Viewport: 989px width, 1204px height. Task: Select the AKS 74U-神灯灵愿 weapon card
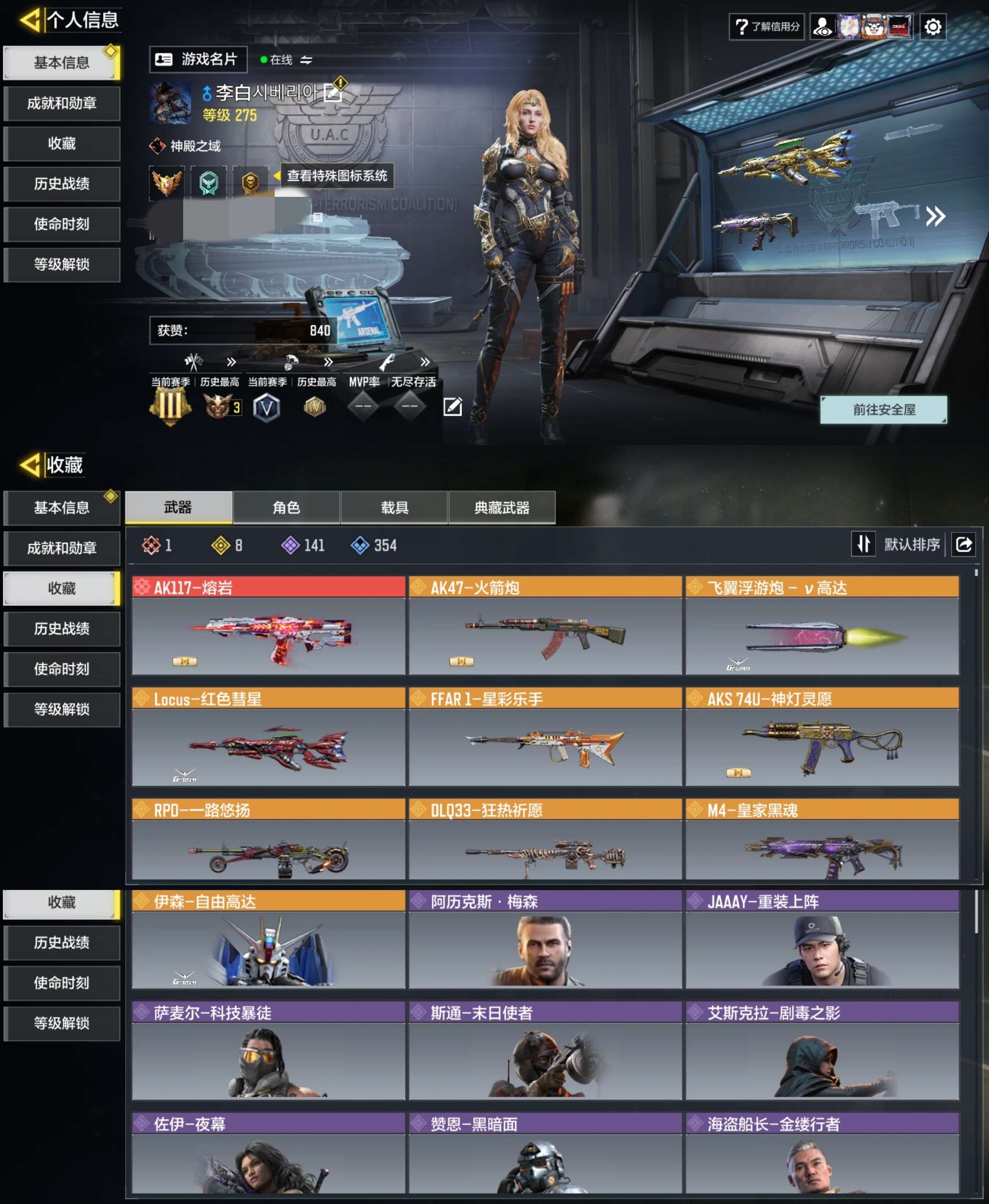(822, 737)
